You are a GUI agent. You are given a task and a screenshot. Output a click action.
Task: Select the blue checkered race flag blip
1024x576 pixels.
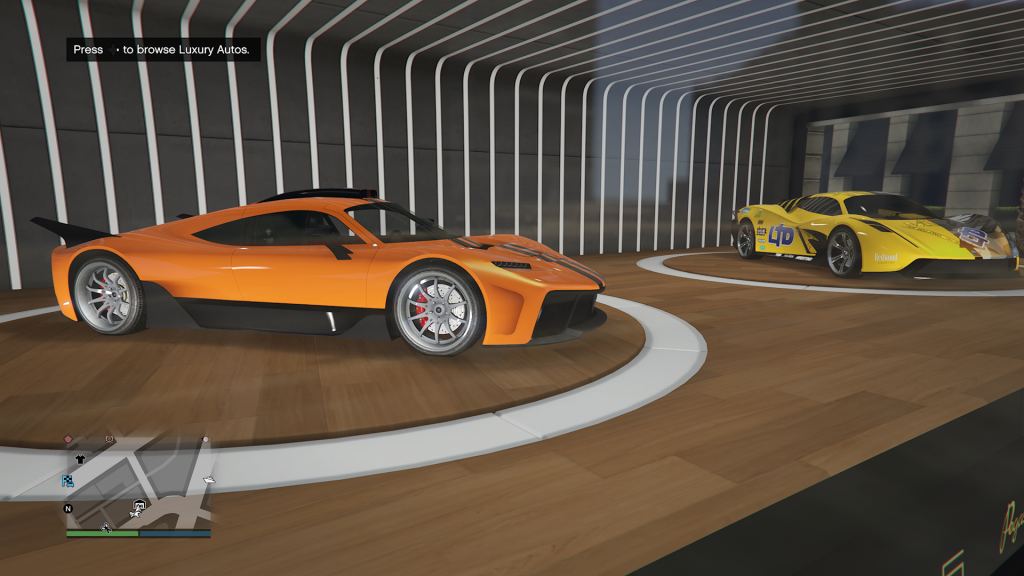click(68, 481)
